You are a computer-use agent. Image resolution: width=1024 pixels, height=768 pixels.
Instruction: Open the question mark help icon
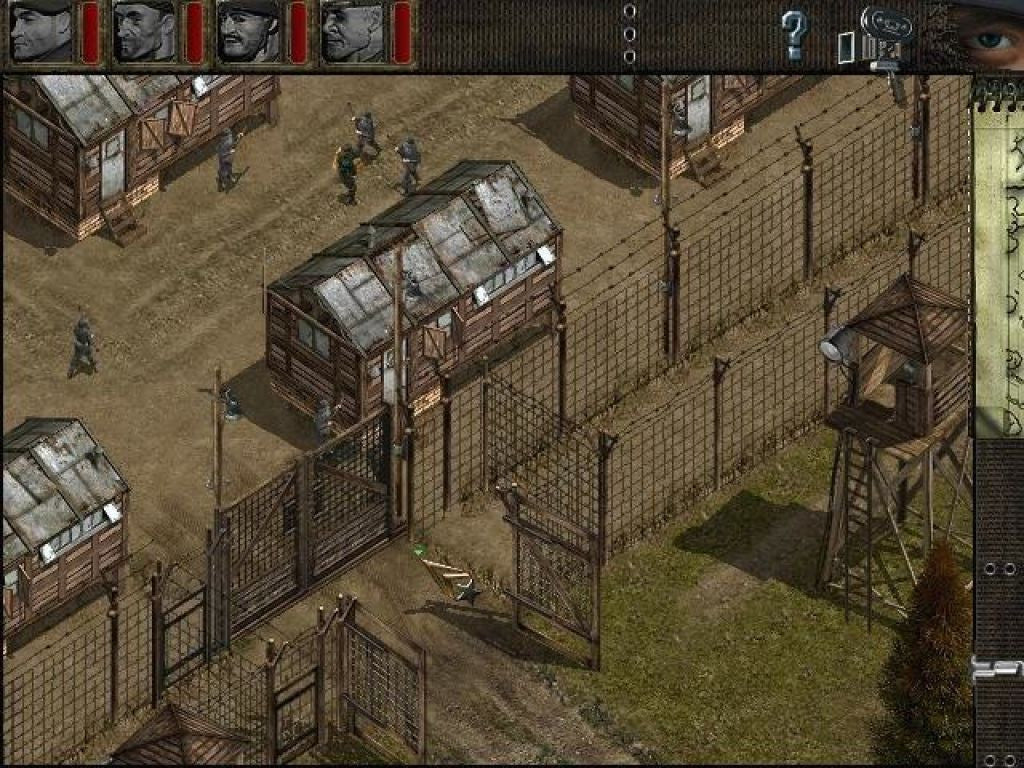pos(794,36)
